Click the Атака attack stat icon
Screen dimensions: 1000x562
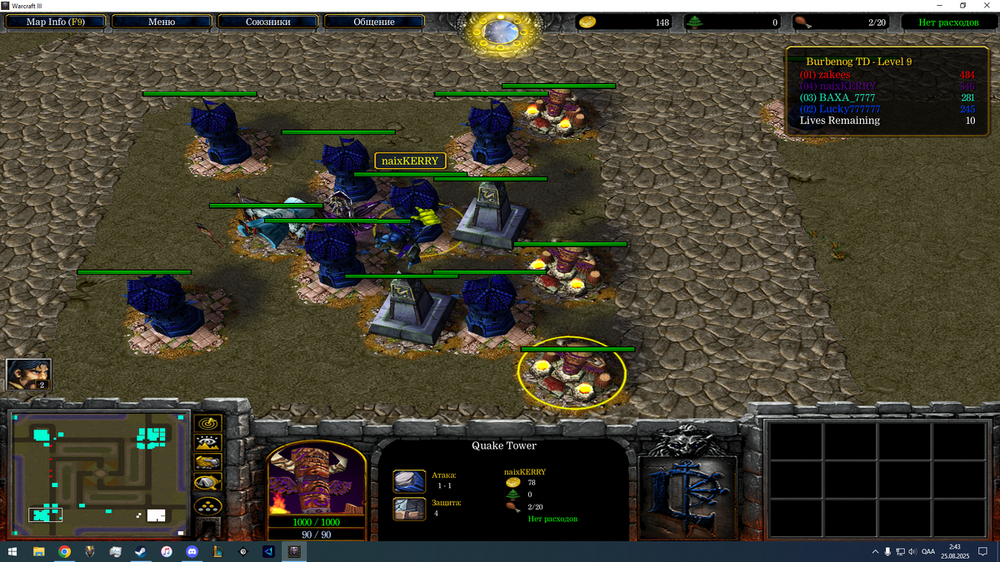[x=409, y=482]
